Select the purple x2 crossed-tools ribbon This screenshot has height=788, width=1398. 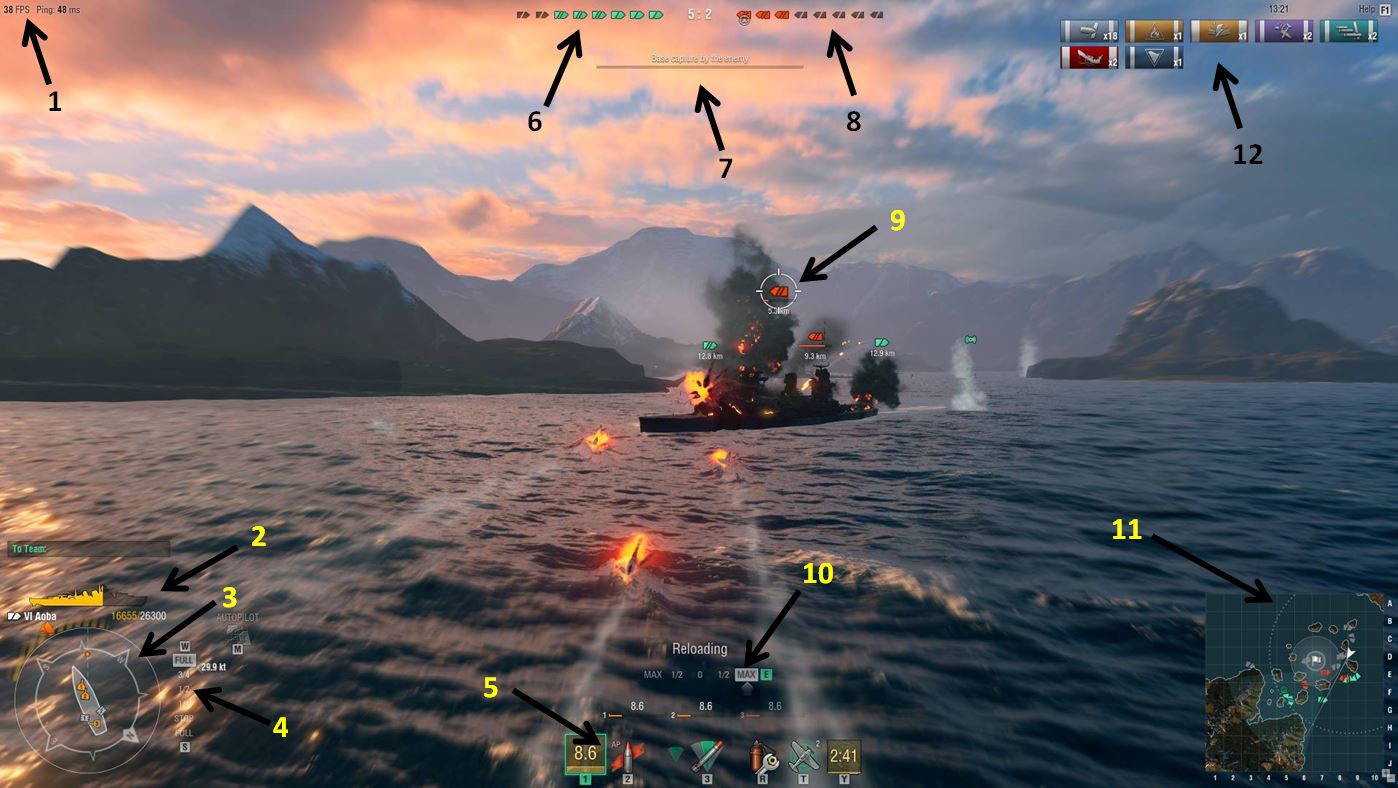coord(1284,32)
